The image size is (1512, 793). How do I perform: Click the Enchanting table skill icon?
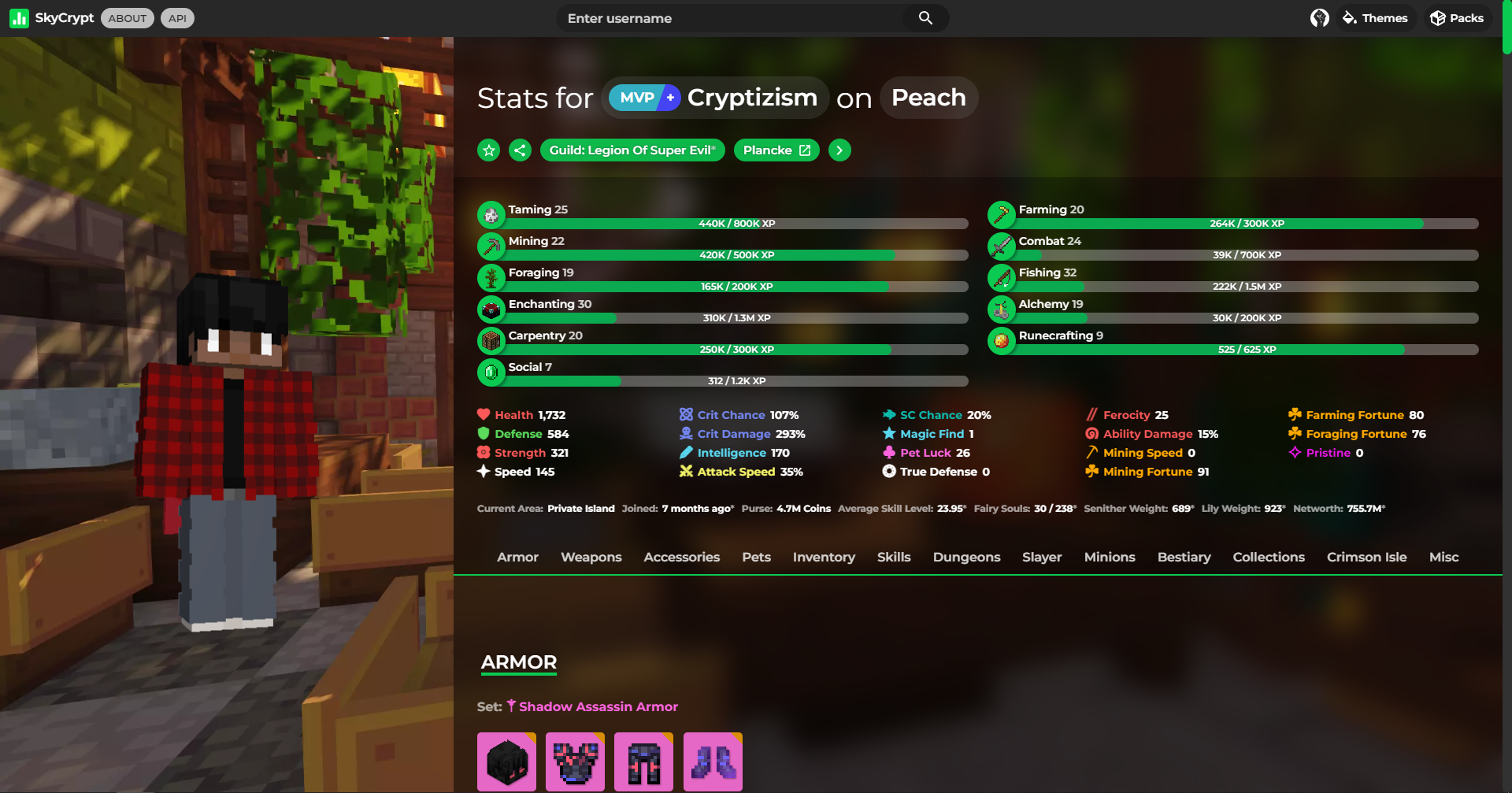click(491, 309)
